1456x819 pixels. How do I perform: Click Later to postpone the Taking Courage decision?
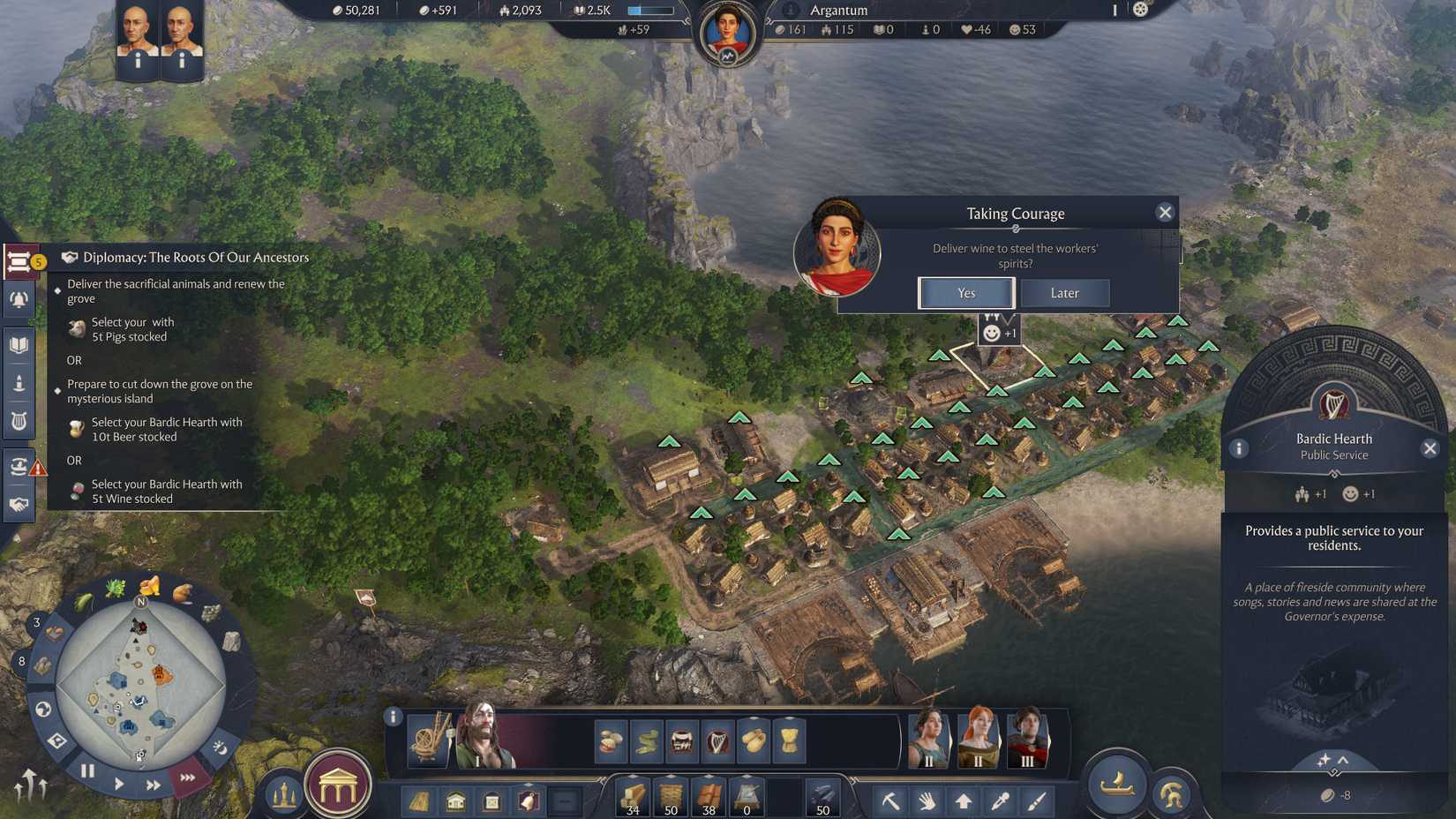pyautogui.click(x=1065, y=292)
